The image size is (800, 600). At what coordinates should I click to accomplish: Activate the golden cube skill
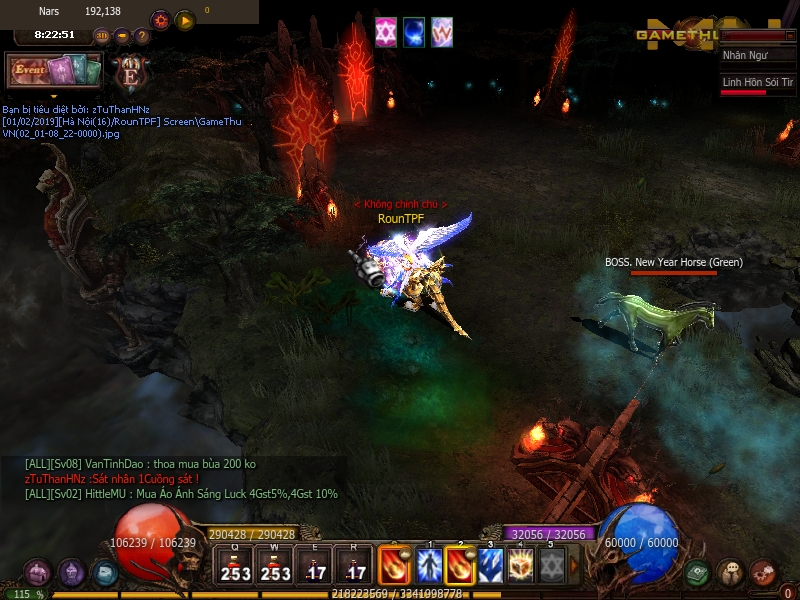click(x=521, y=565)
